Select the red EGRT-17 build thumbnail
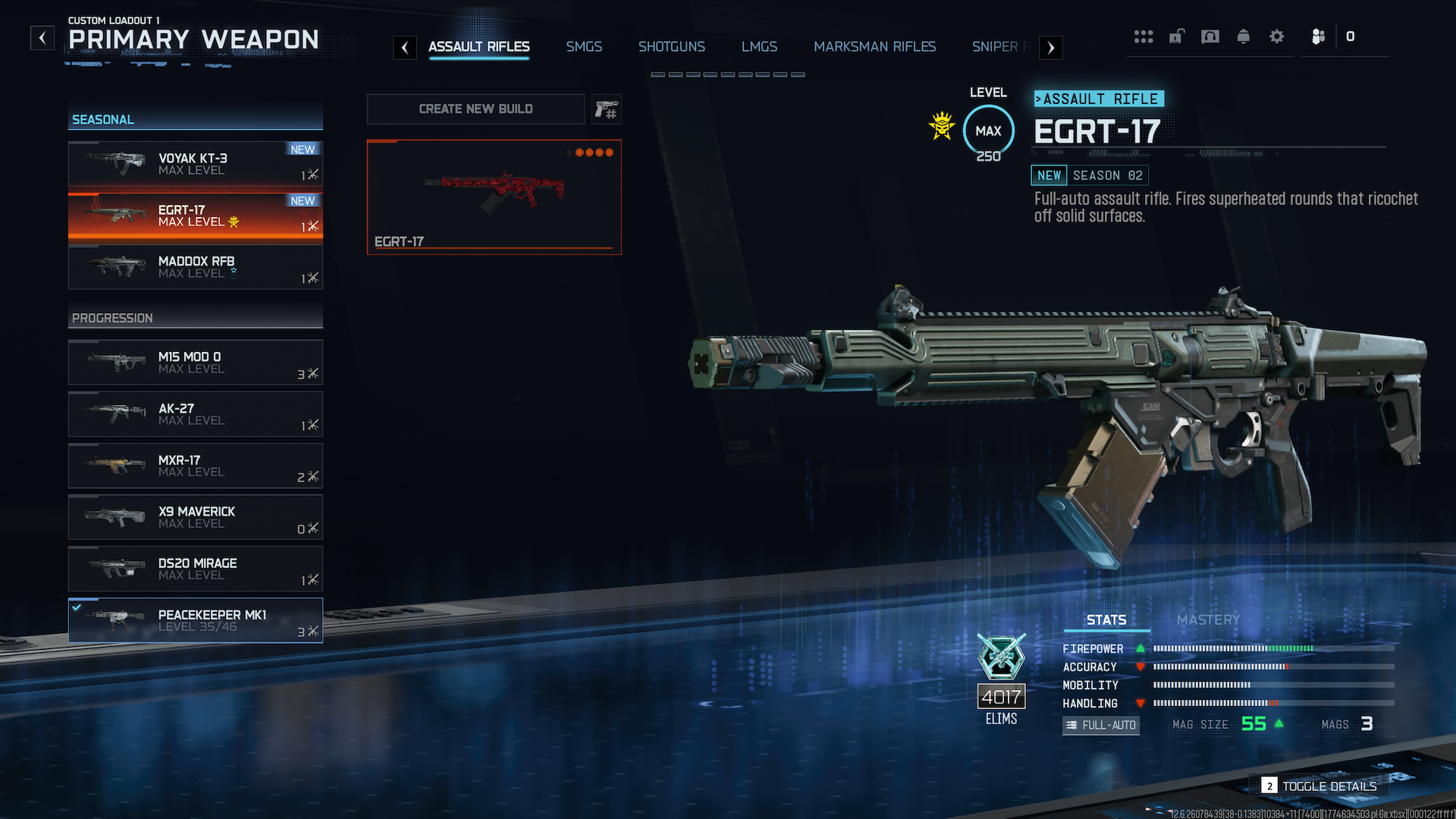This screenshot has width=1456, height=819. 494,197
